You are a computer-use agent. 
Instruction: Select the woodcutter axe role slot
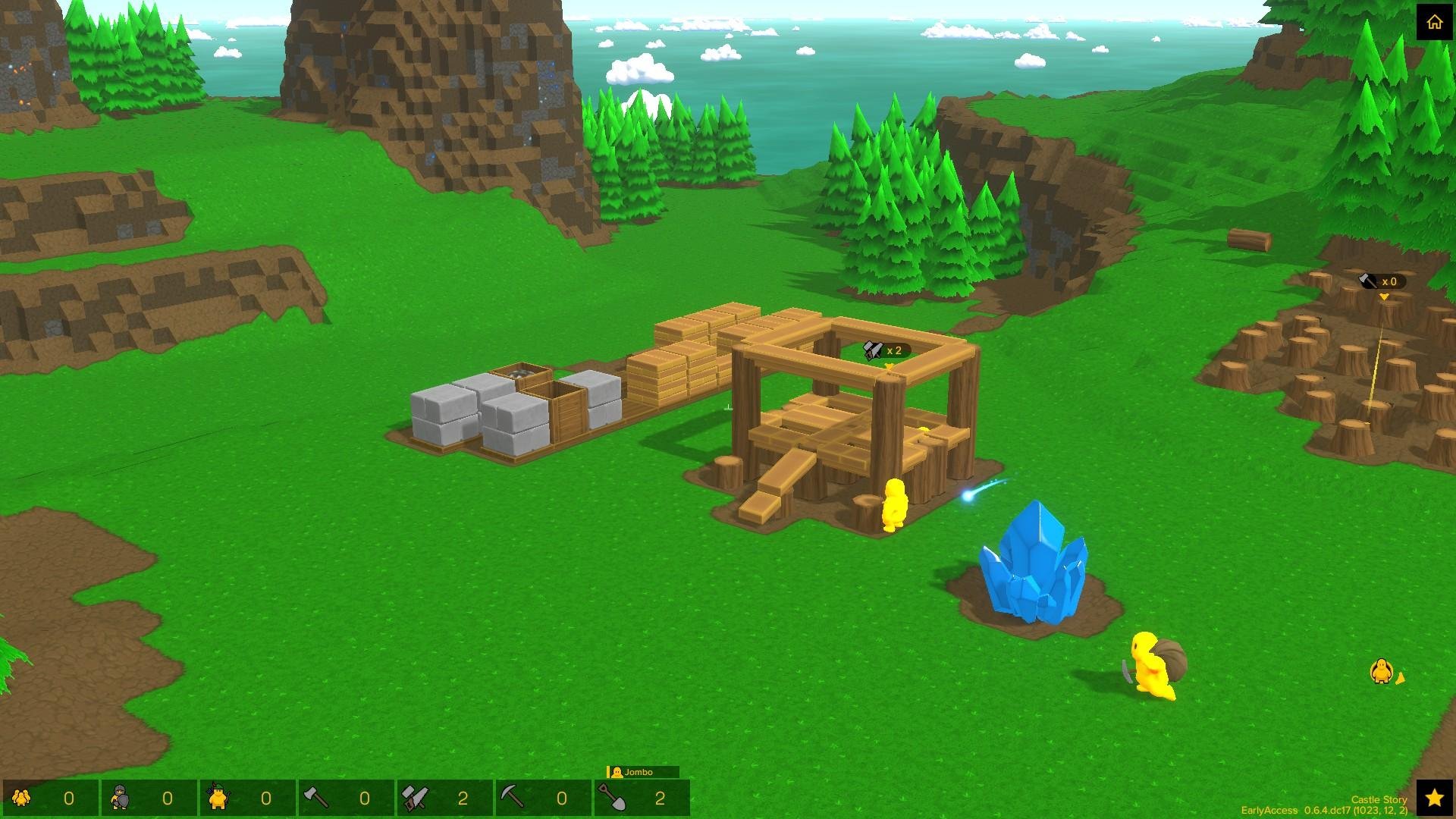point(346,798)
